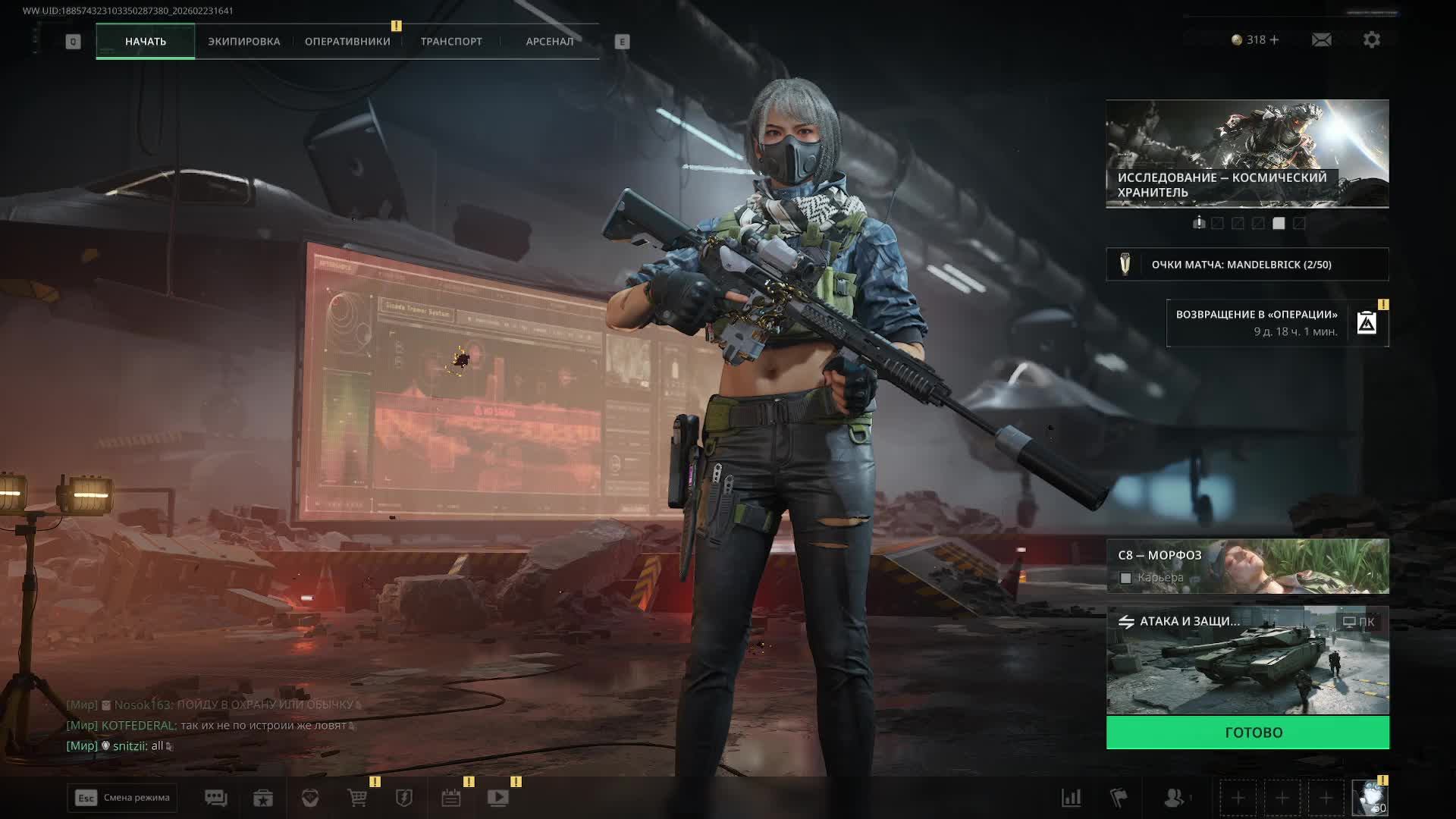
Task: Click the green Готово button
Action: point(1247,733)
